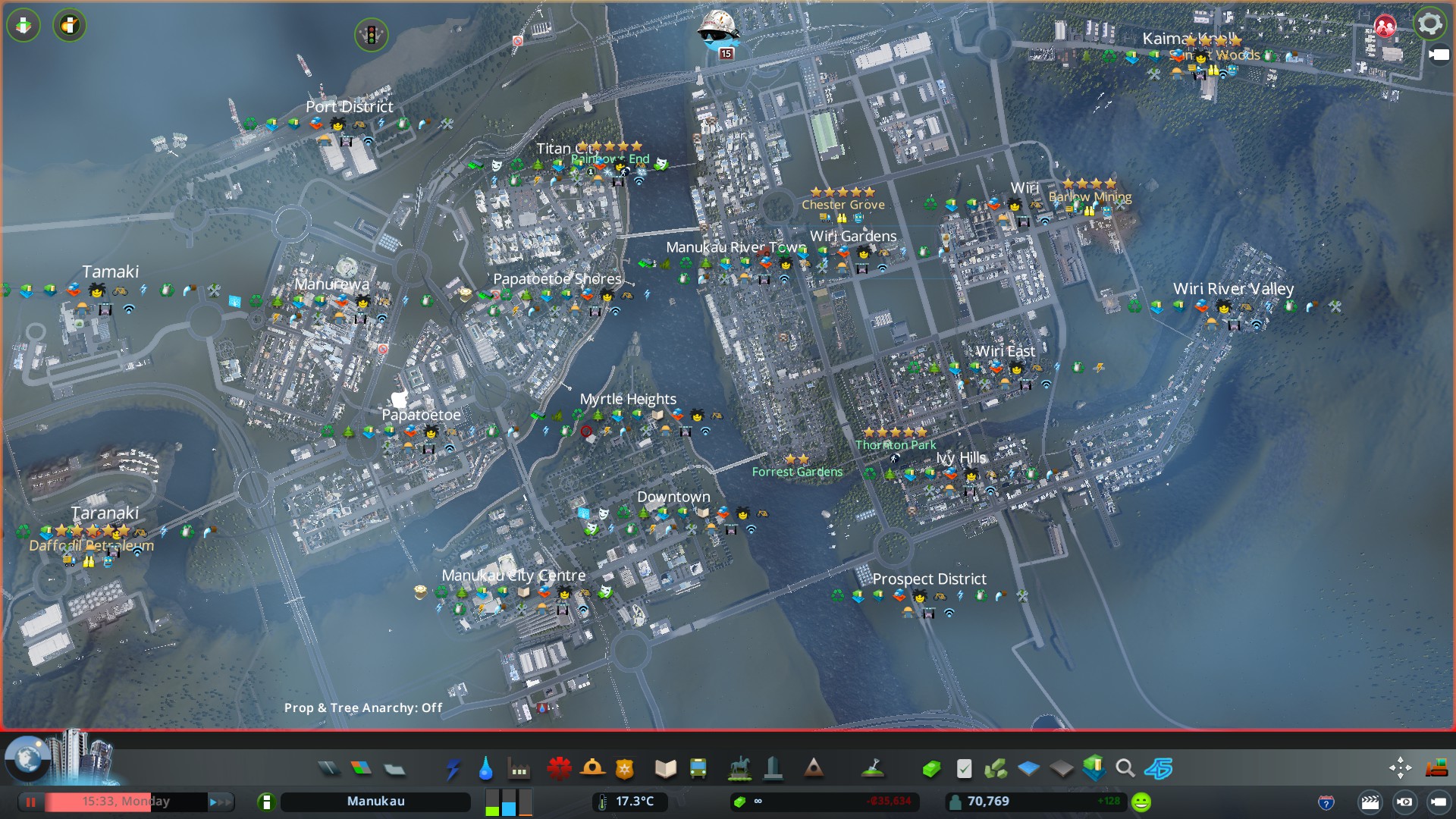1456x819 pixels.
Task: Open the Police badge menu
Action: click(624, 769)
